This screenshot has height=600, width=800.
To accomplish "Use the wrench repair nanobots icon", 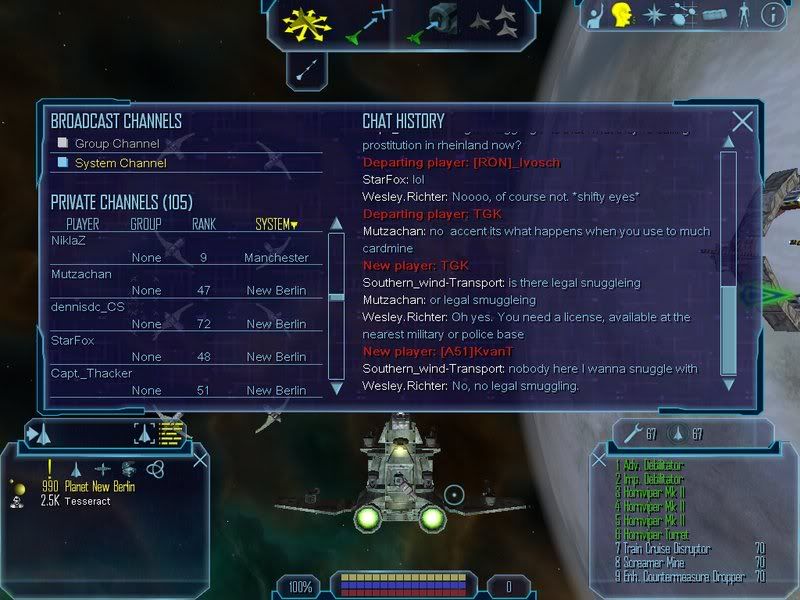I will (x=632, y=433).
